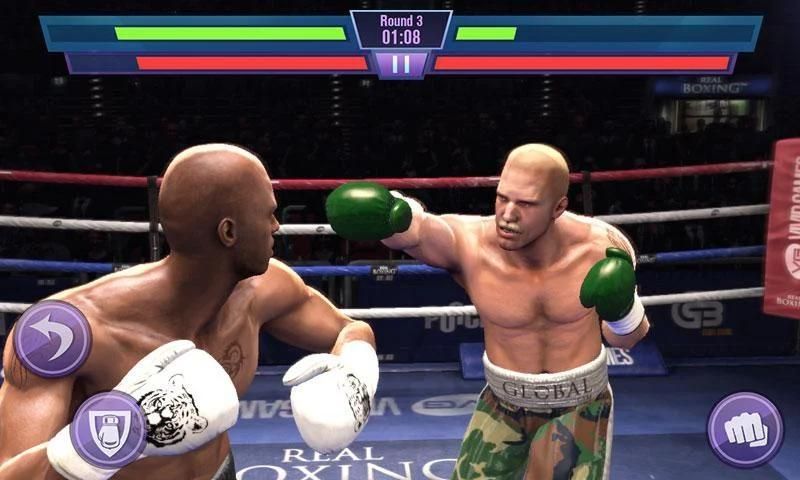Tap the purple fist punch button
The image size is (800, 480).
[x=745, y=429]
